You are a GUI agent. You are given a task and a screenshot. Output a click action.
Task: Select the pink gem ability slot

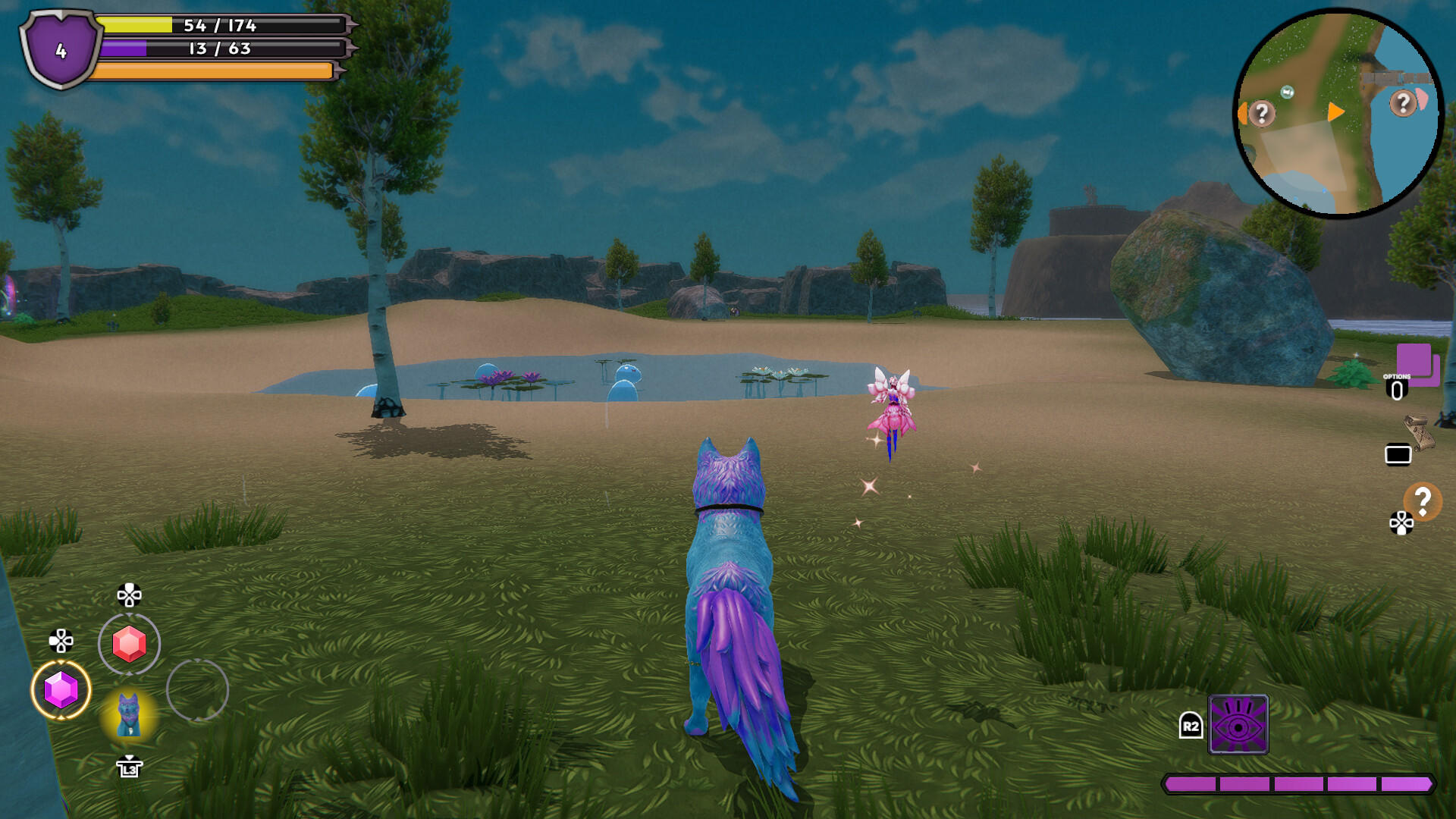(x=130, y=645)
